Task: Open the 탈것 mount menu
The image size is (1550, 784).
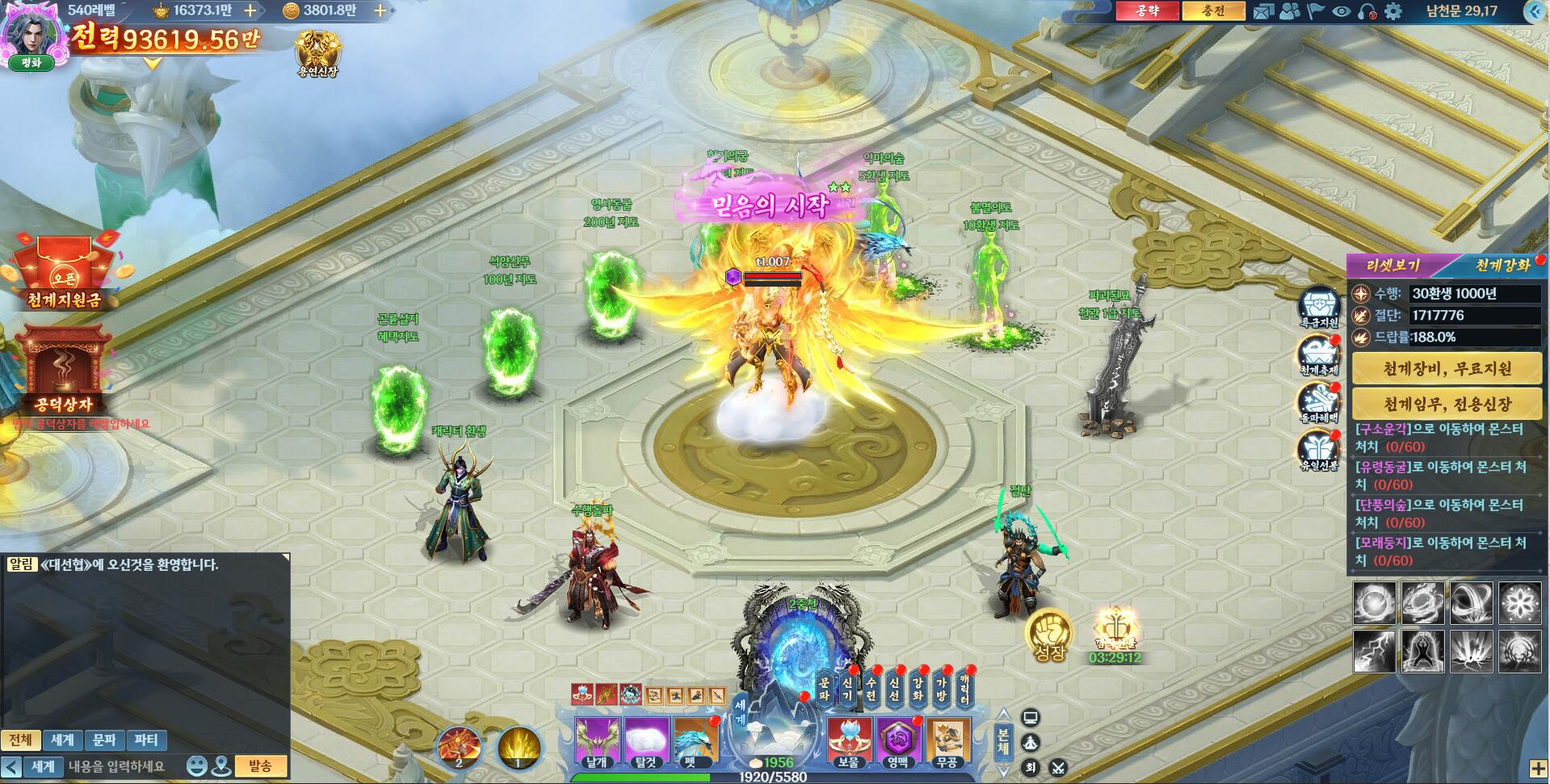Action: (646, 741)
